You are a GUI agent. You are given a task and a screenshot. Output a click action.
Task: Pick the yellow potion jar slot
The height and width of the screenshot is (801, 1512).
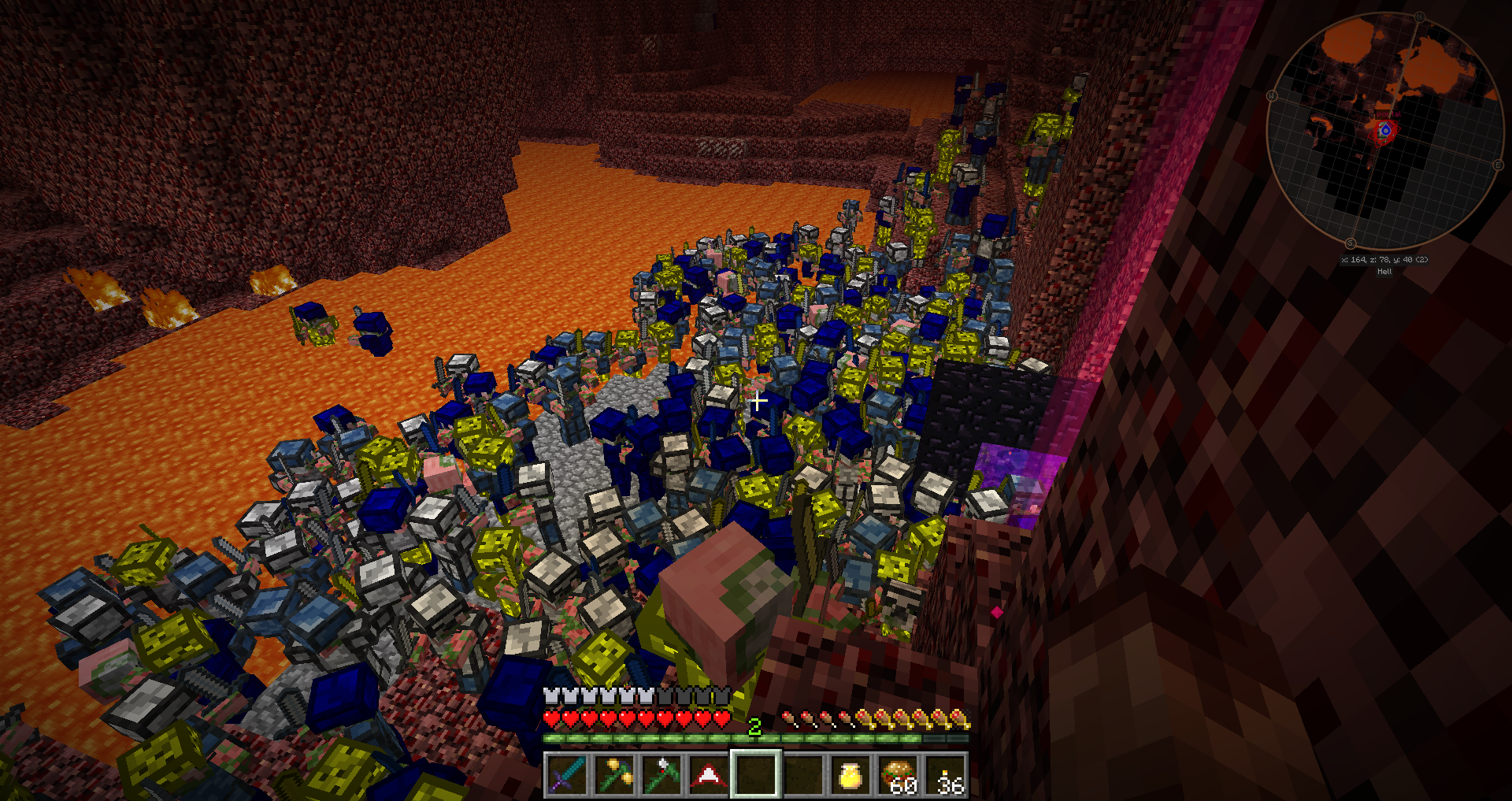pyautogui.click(x=850, y=774)
